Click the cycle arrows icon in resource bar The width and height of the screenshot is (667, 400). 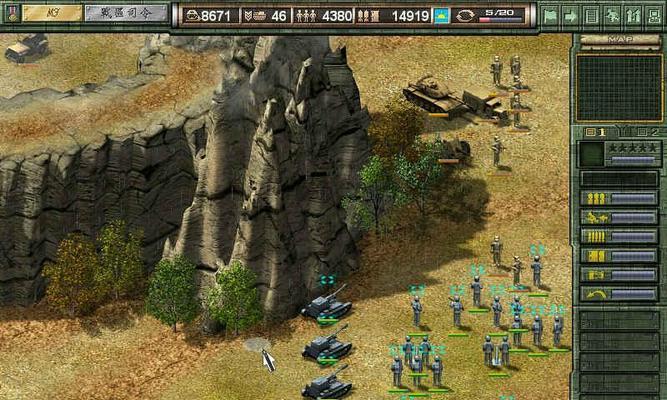pyautogui.click(x=467, y=15)
